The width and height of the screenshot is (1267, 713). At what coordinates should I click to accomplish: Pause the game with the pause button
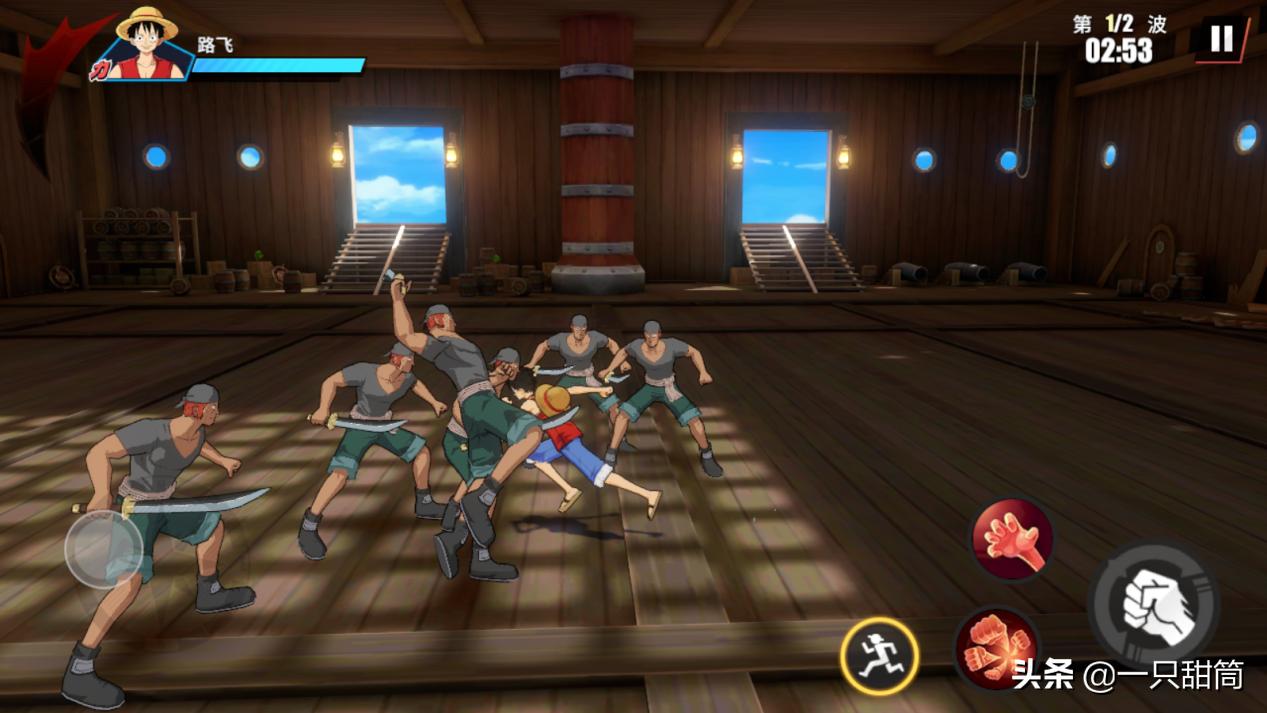[x=1221, y=39]
